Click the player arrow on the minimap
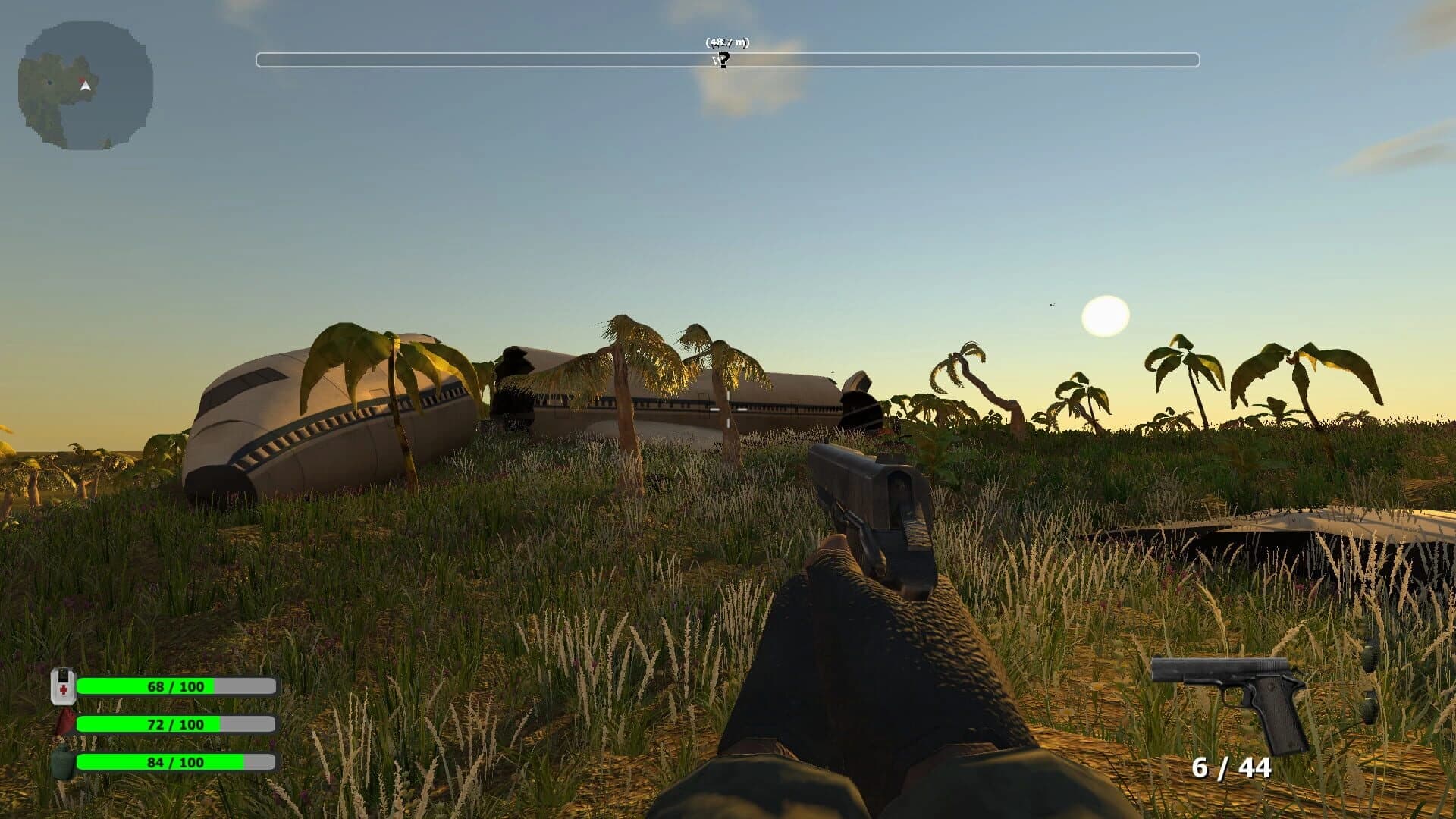Screen dimensions: 1456x819 (x=85, y=86)
